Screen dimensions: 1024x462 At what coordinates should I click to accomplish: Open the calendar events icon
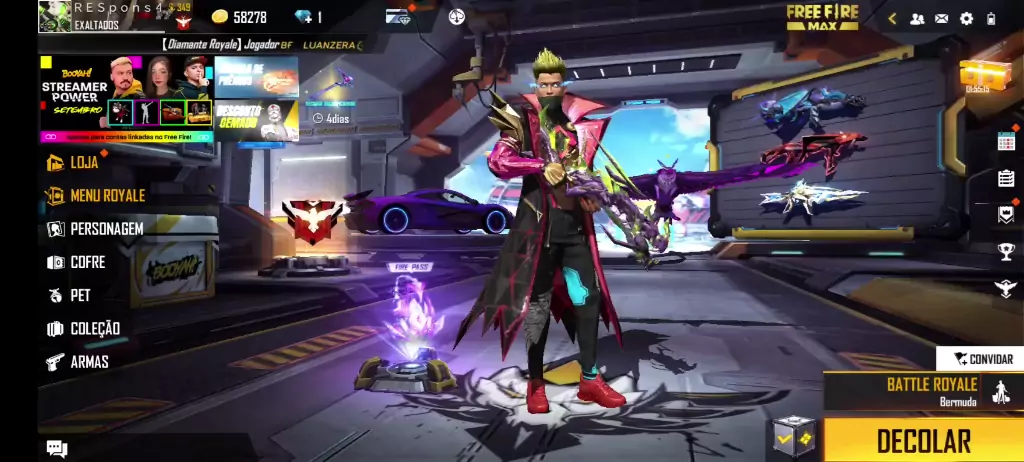(x=1005, y=141)
